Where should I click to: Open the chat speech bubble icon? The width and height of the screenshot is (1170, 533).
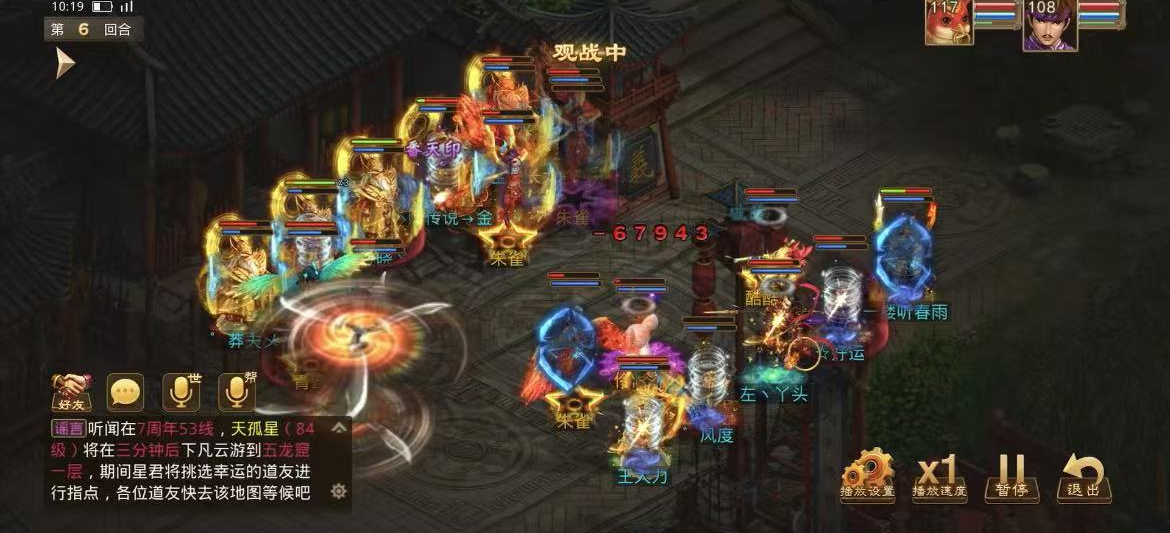(126, 392)
